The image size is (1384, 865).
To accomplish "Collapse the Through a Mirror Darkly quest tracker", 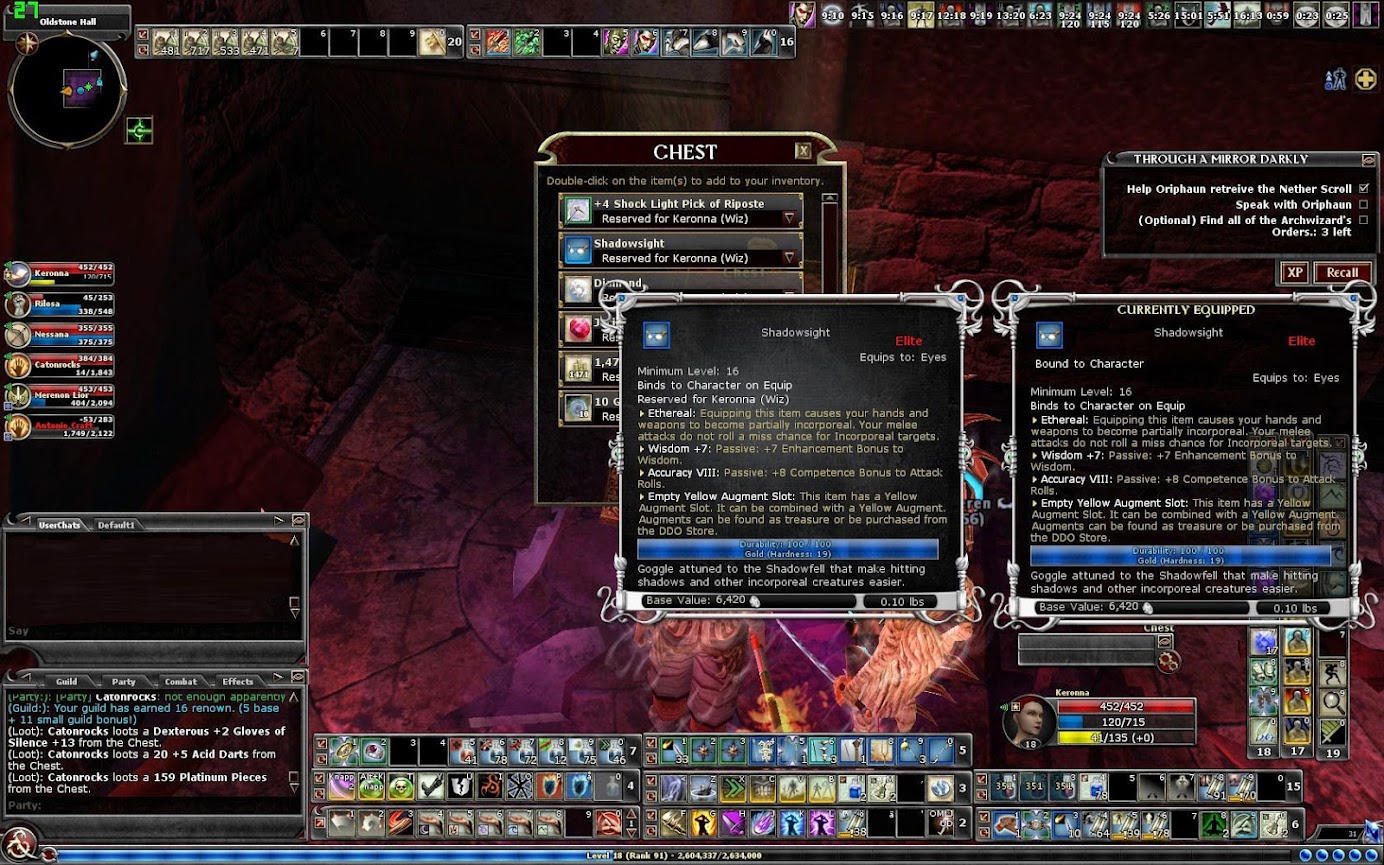I will click(x=1368, y=159).
